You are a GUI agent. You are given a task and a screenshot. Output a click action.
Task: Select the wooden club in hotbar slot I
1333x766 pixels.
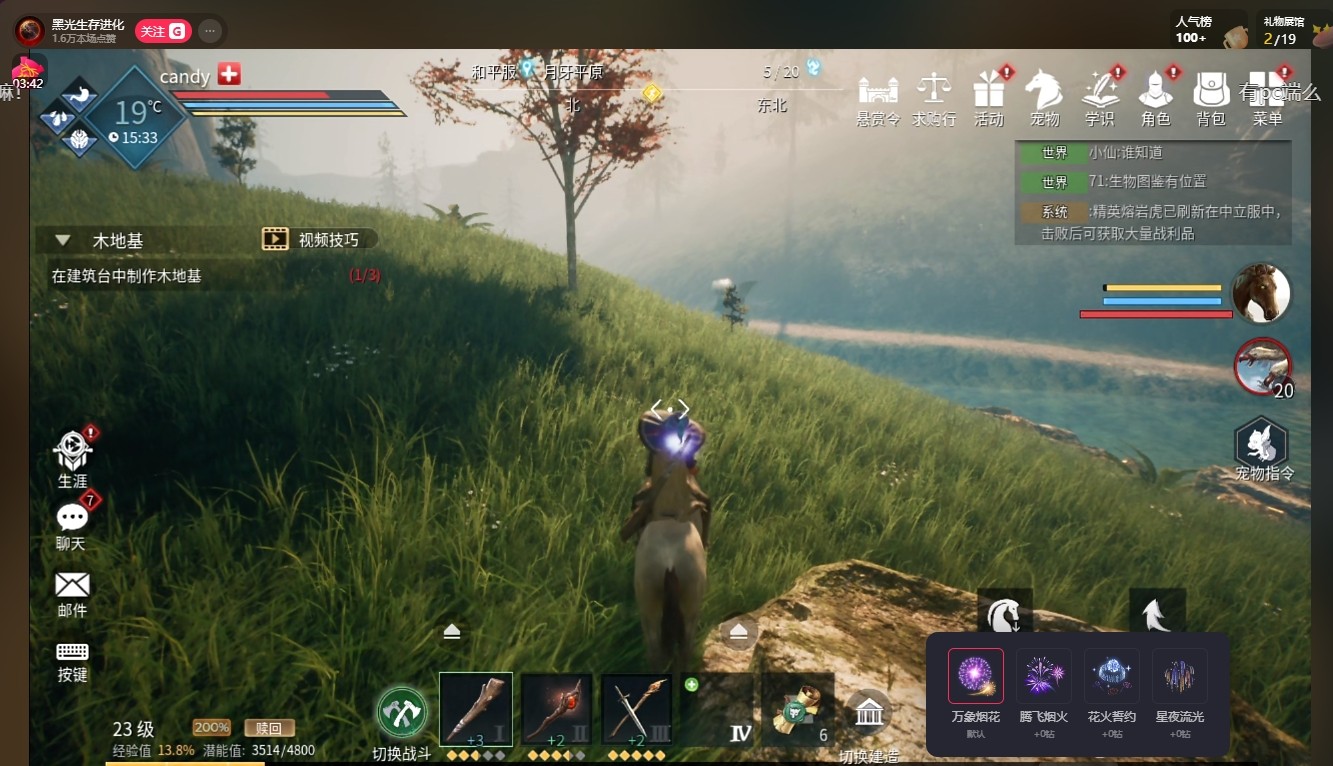pos(476,709)
